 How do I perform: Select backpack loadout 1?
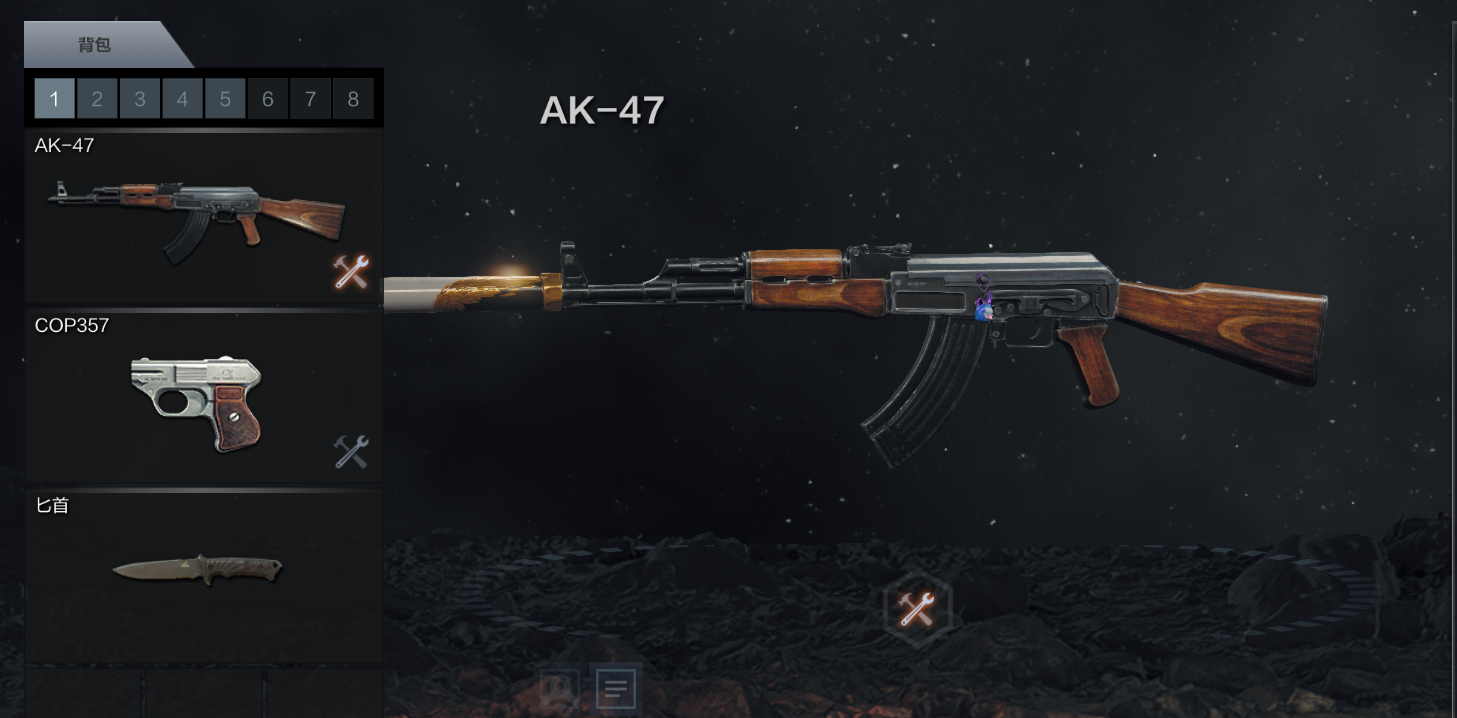click(x=54, y=99)
